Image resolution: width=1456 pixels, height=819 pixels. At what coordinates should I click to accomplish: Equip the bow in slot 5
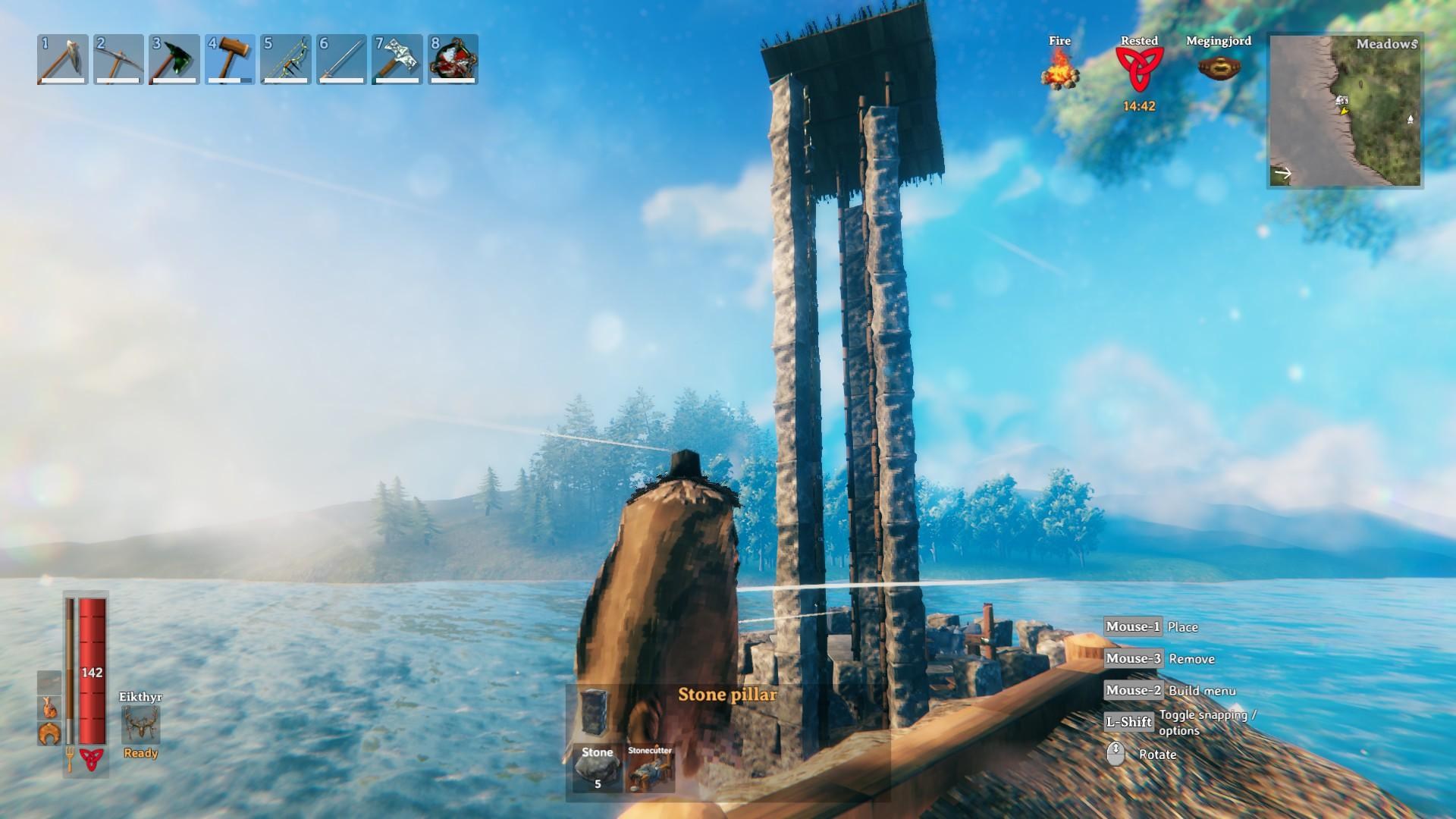click(286, 58)
